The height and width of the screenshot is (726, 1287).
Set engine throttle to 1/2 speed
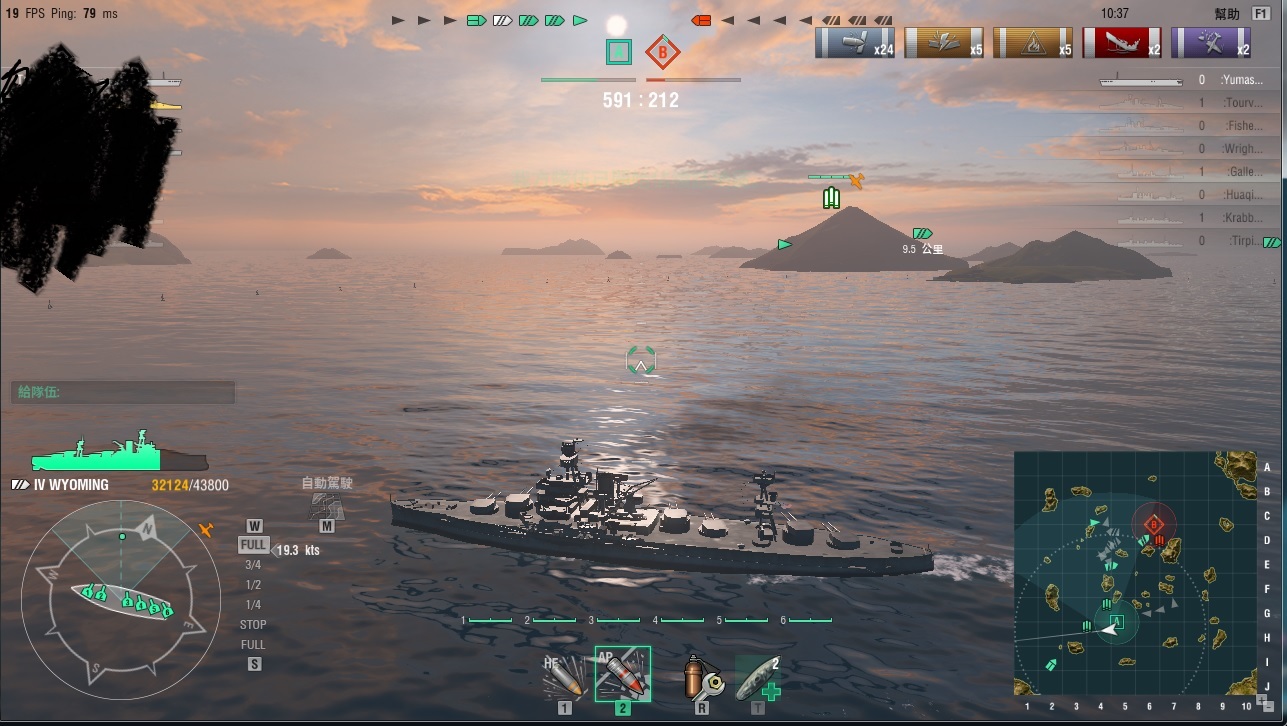coord(254,585)
